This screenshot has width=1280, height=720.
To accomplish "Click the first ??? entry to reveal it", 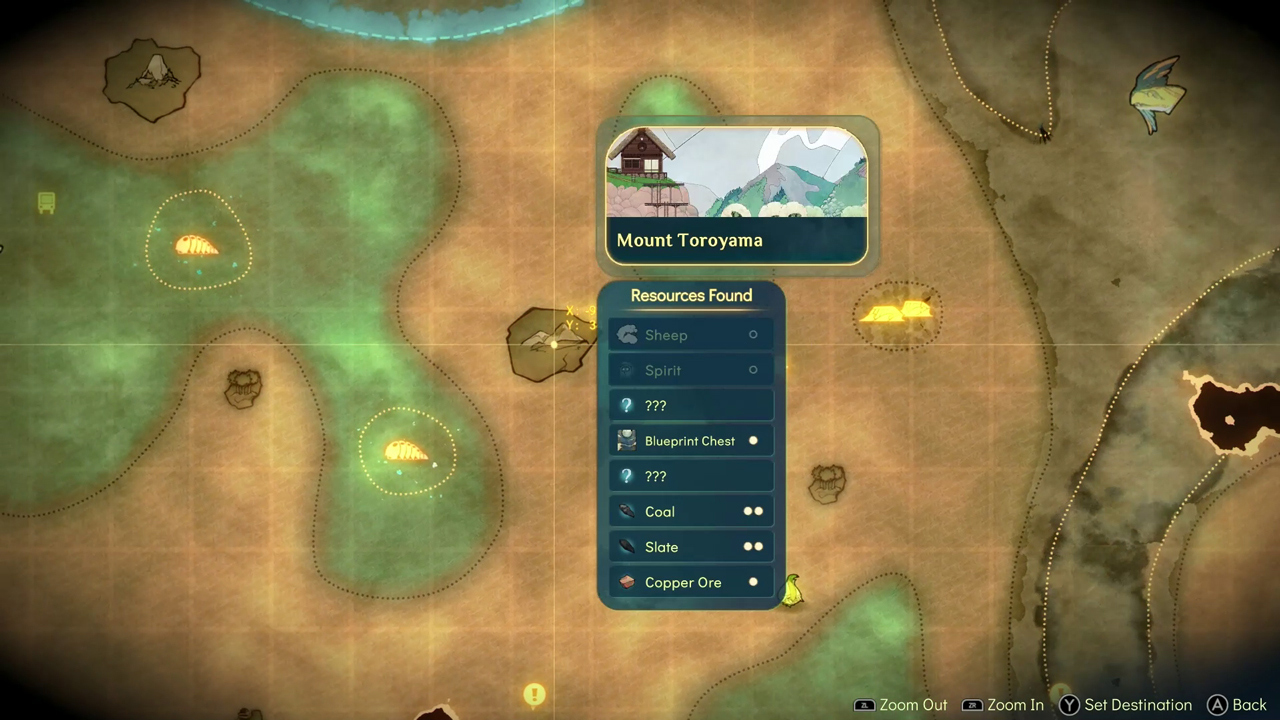I will pos(691,405).
